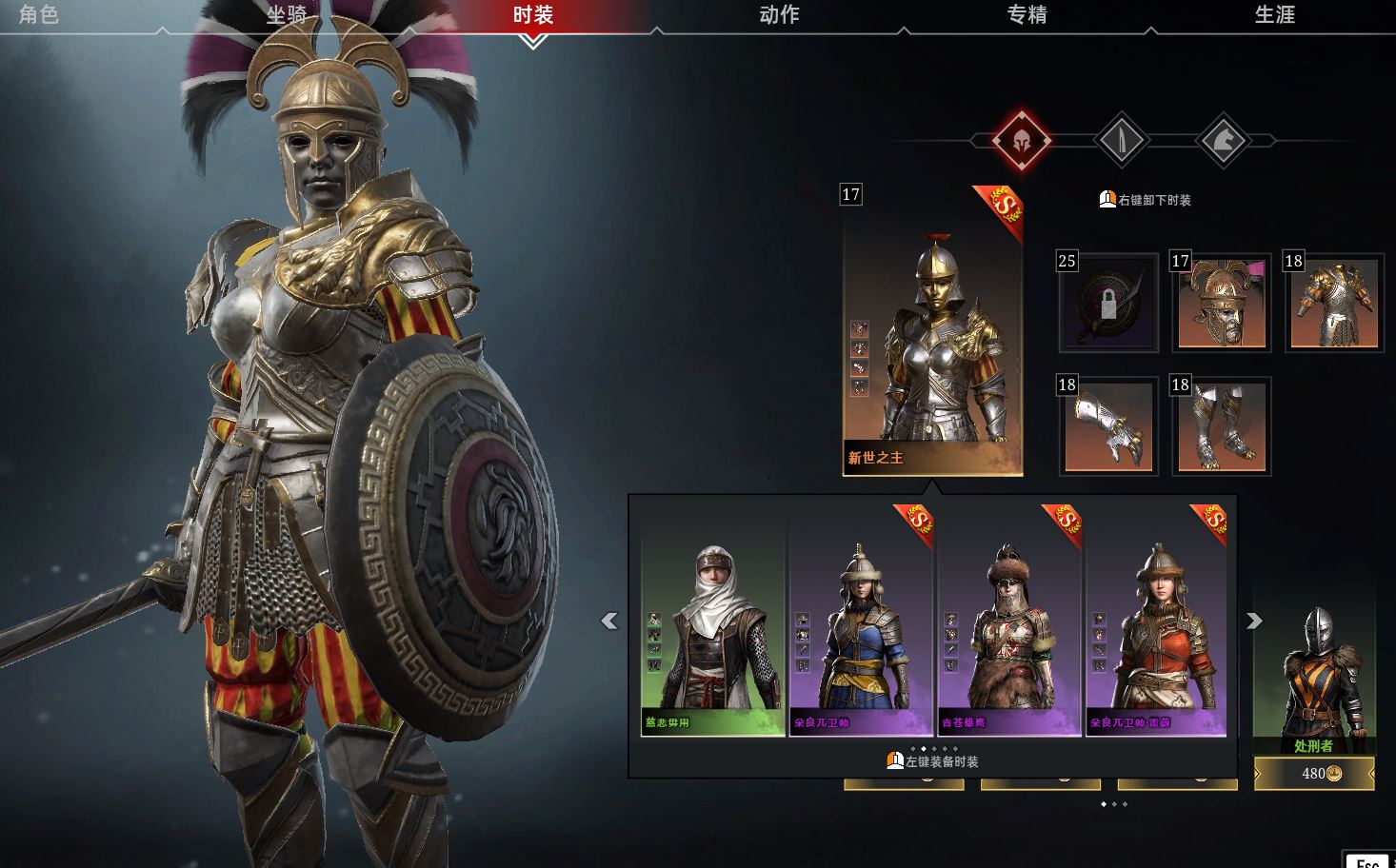
Task: Go to the 生涯 tab
Action: [x=1274, y=14]
